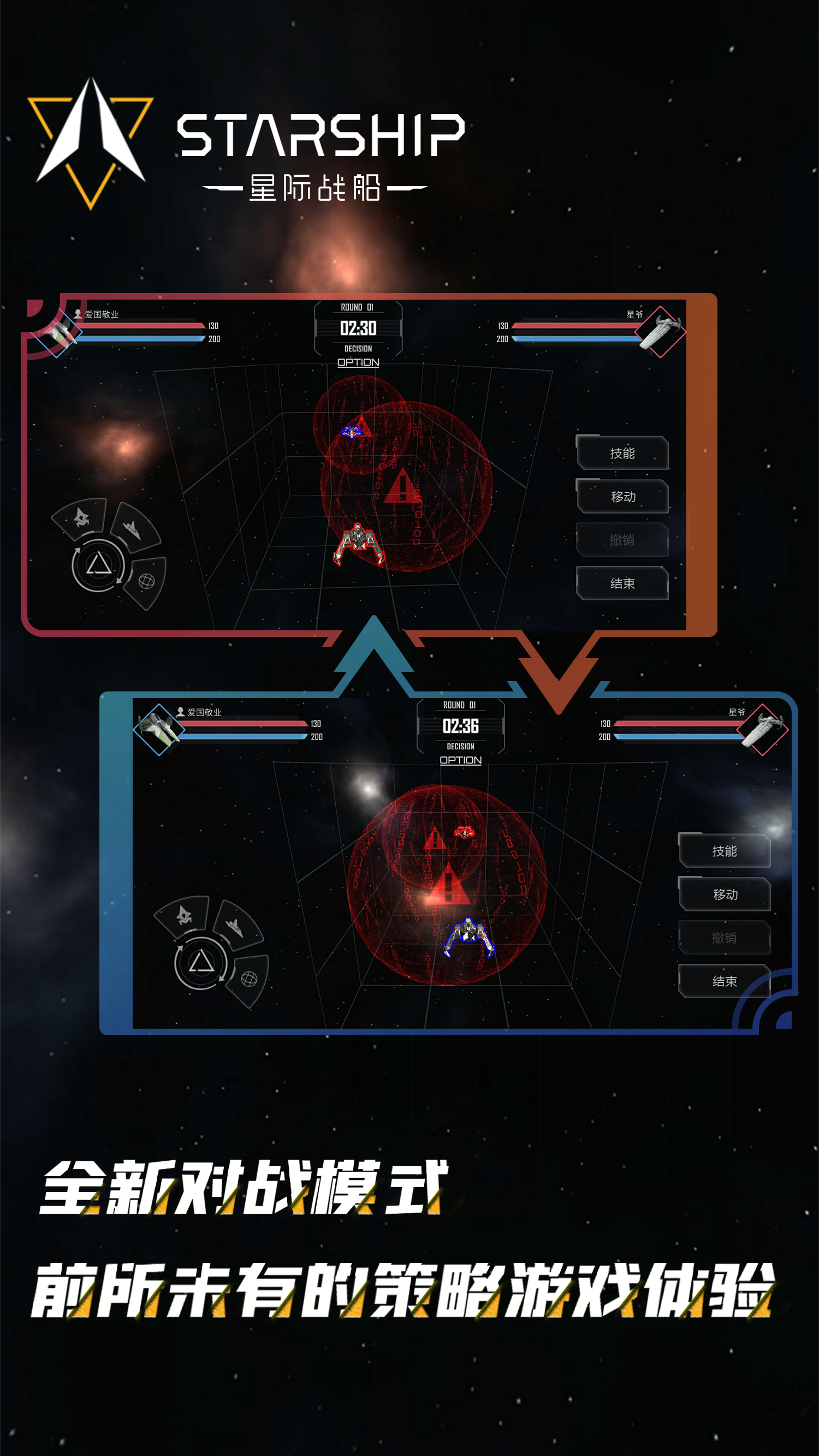
Task: End the turn with 结束 in blue-framed screenshot
Action: [725, 981]
